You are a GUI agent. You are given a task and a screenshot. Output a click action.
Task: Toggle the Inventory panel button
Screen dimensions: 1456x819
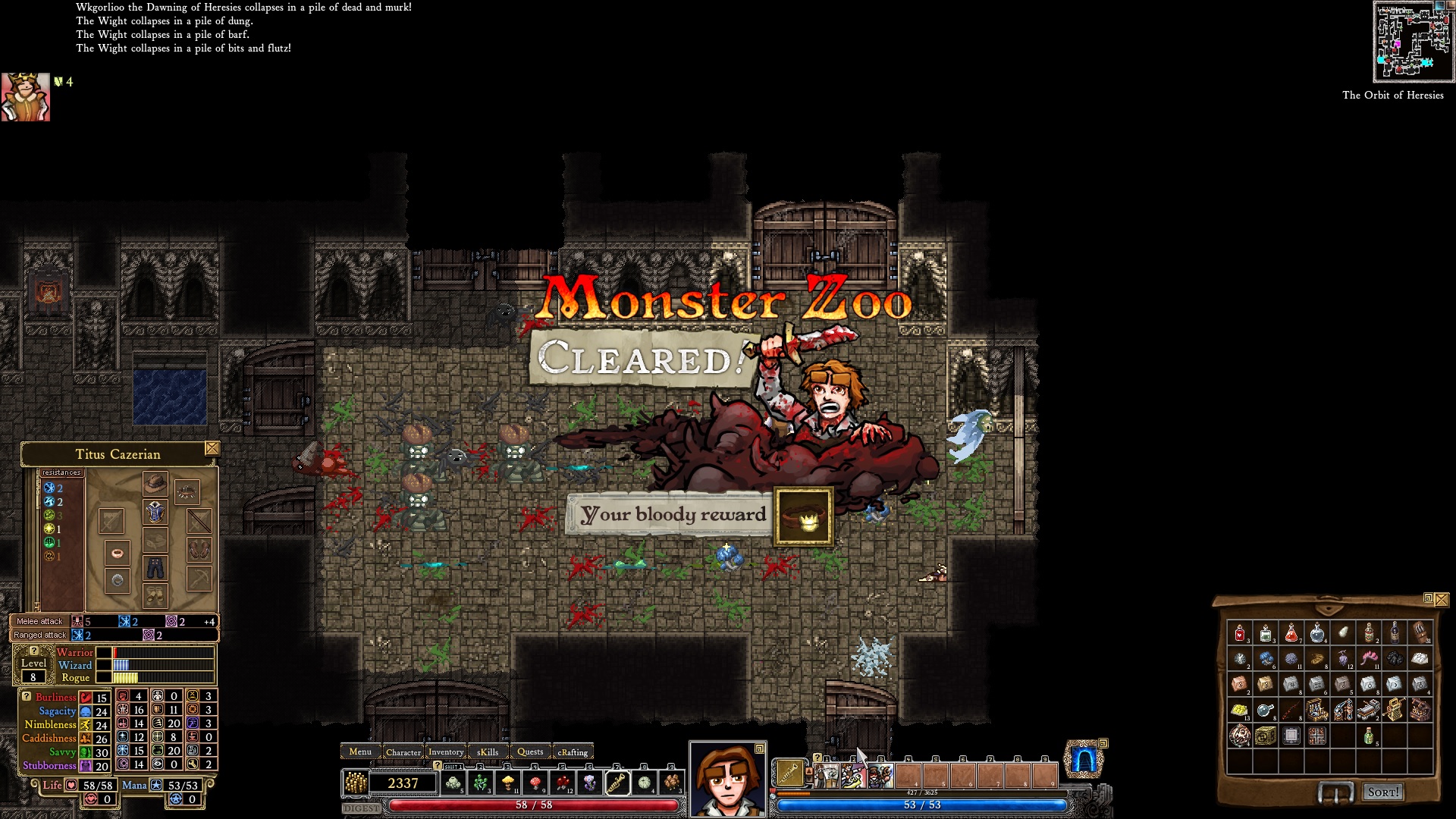tap(446, 752)
